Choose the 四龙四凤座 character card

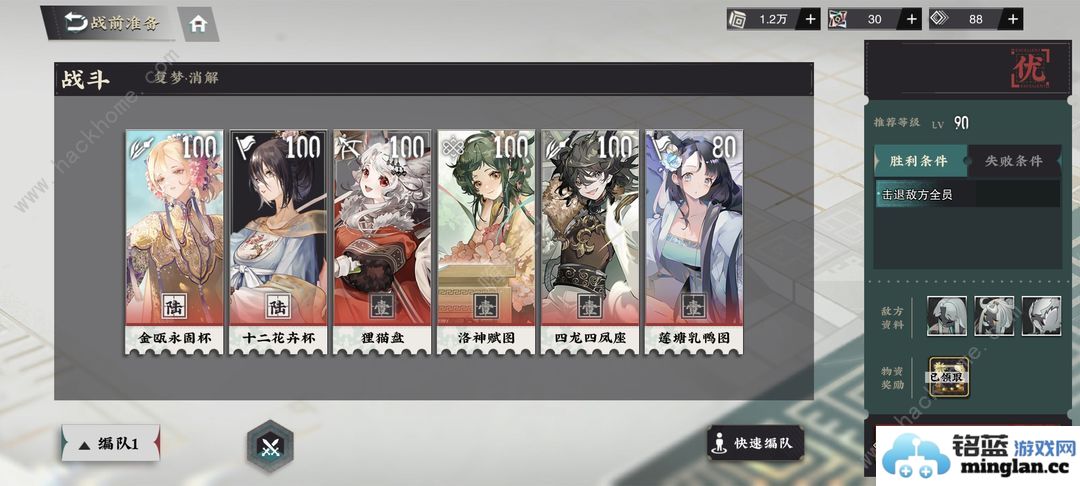(x=591, y=242)
